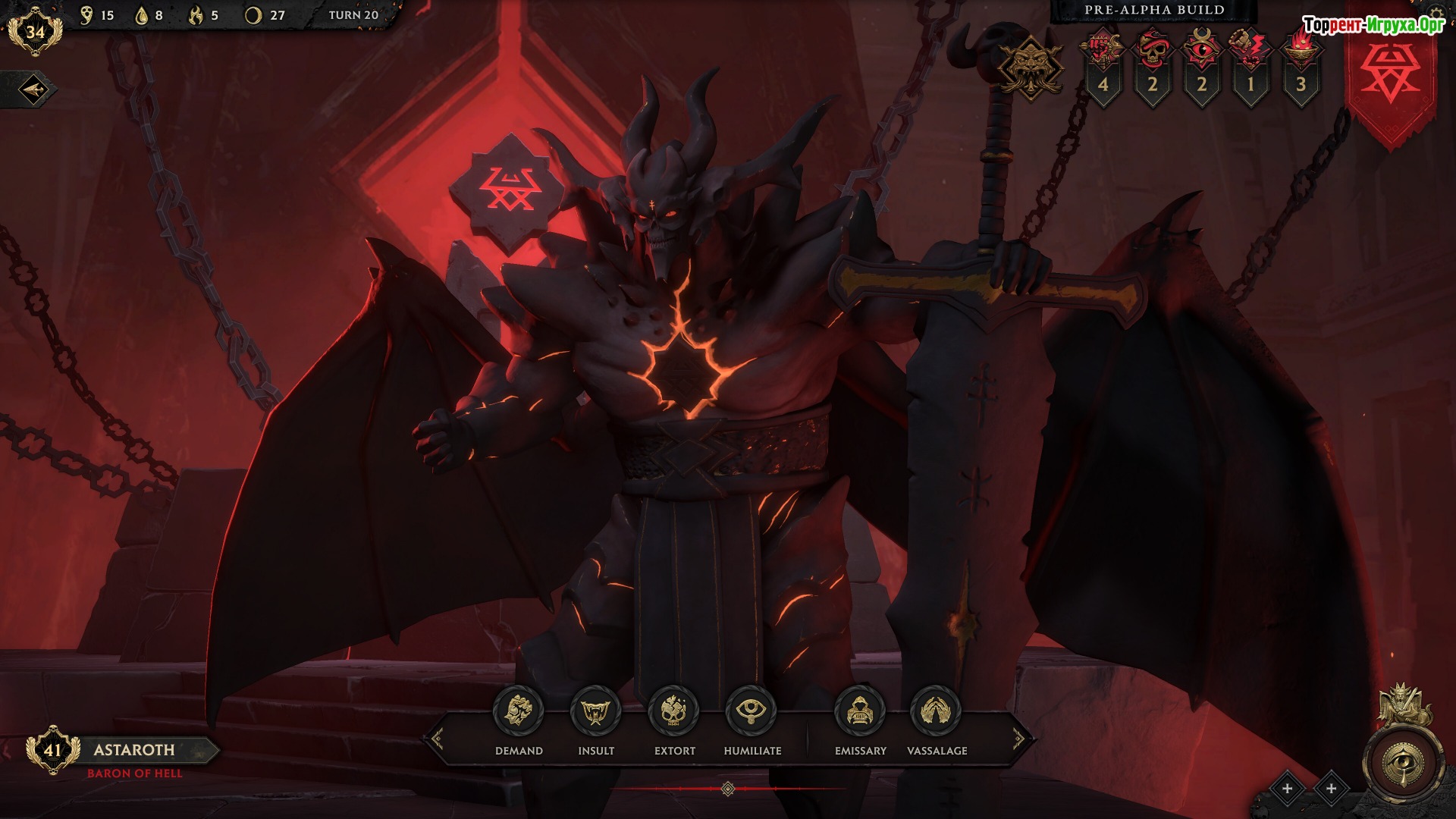
Task: Click the right arrow of the diplomacy bar
Action: pyautogui.click(x=1018, y=738)
